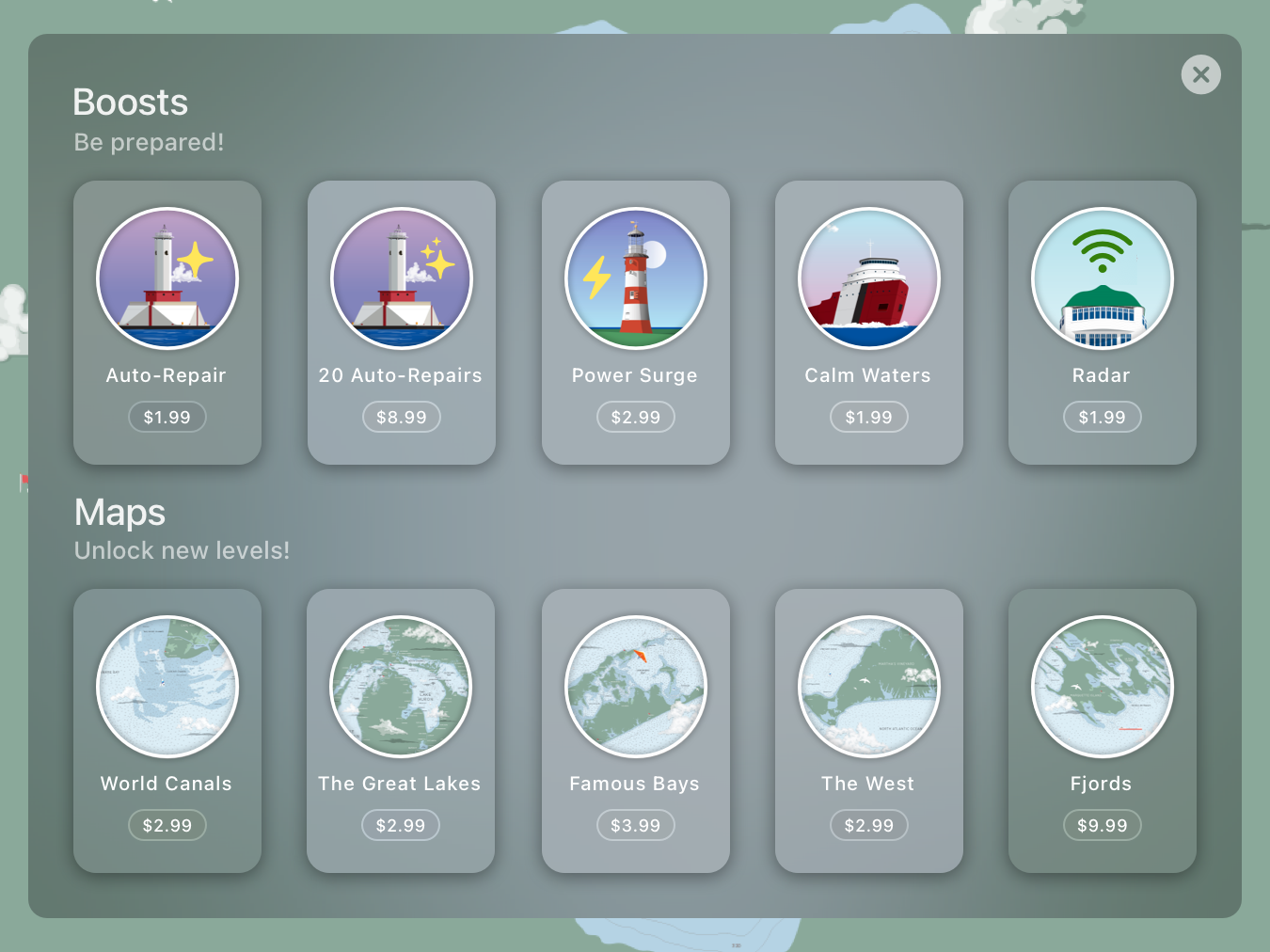Buy Auto-Repair for $1.99
1270x952 pixels.
(x=167, y=416)
